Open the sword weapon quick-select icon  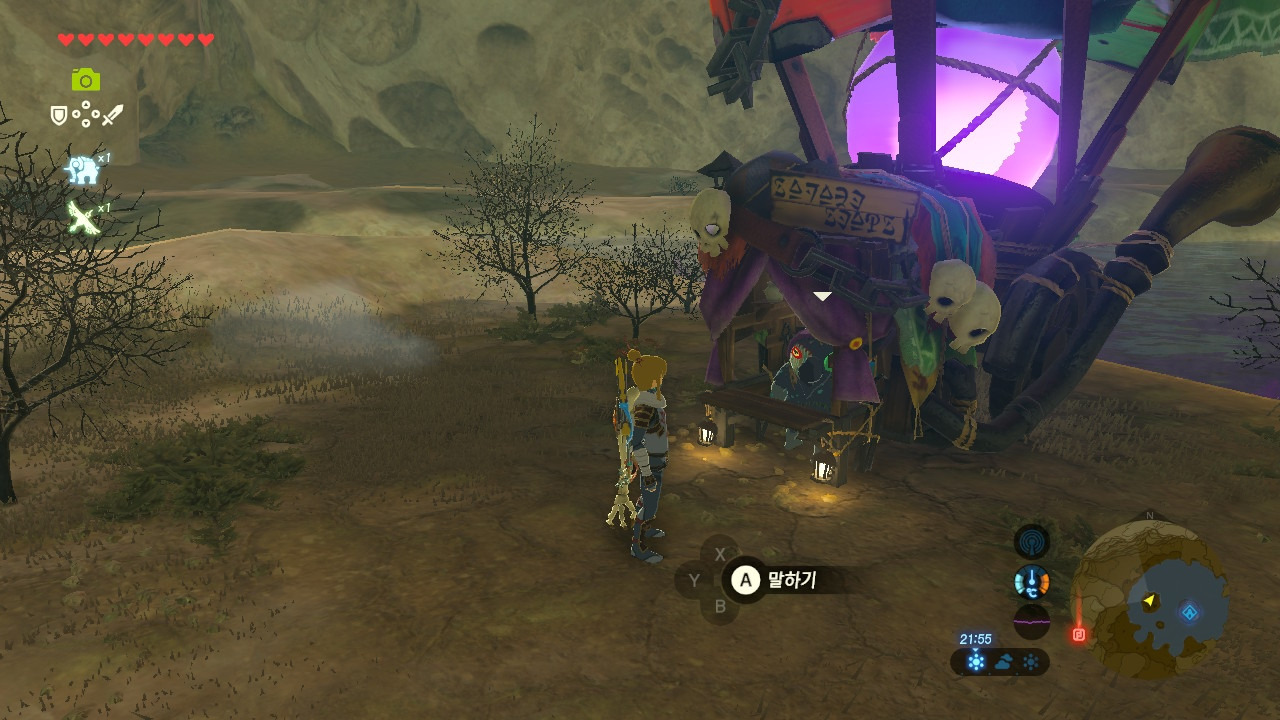112,115
